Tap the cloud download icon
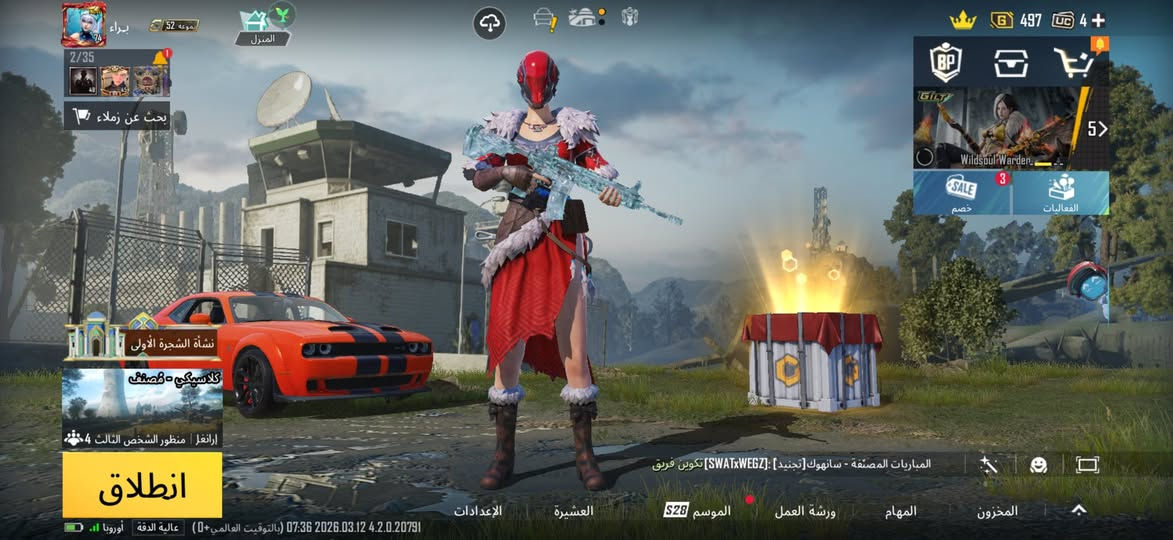 pos(489,23)
